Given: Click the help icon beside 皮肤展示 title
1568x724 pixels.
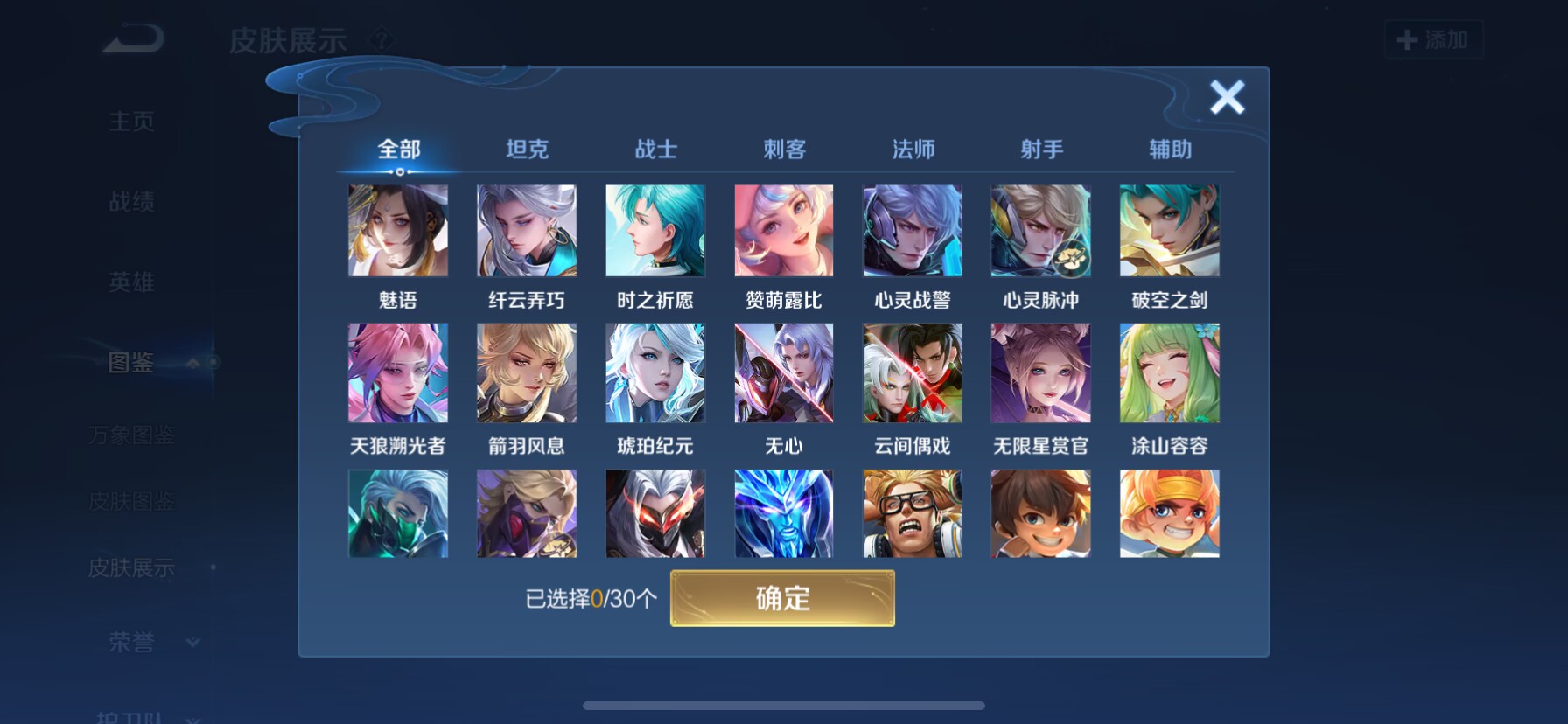Looking at the screenshot, I should click(382, 39).
